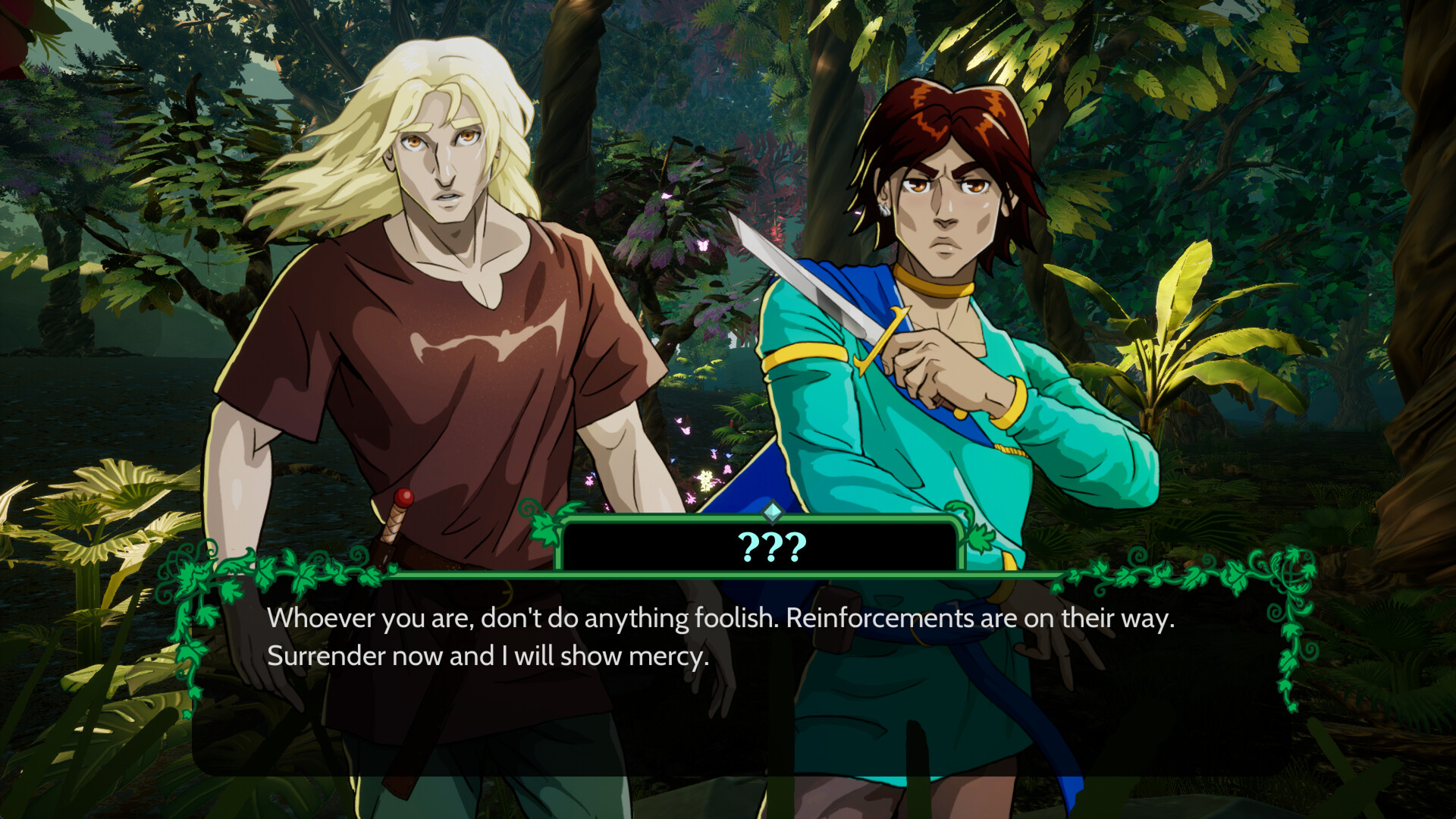Click the earring on the brown-haired character
This screenshot has height=819, width=1456.
(885, 209)
